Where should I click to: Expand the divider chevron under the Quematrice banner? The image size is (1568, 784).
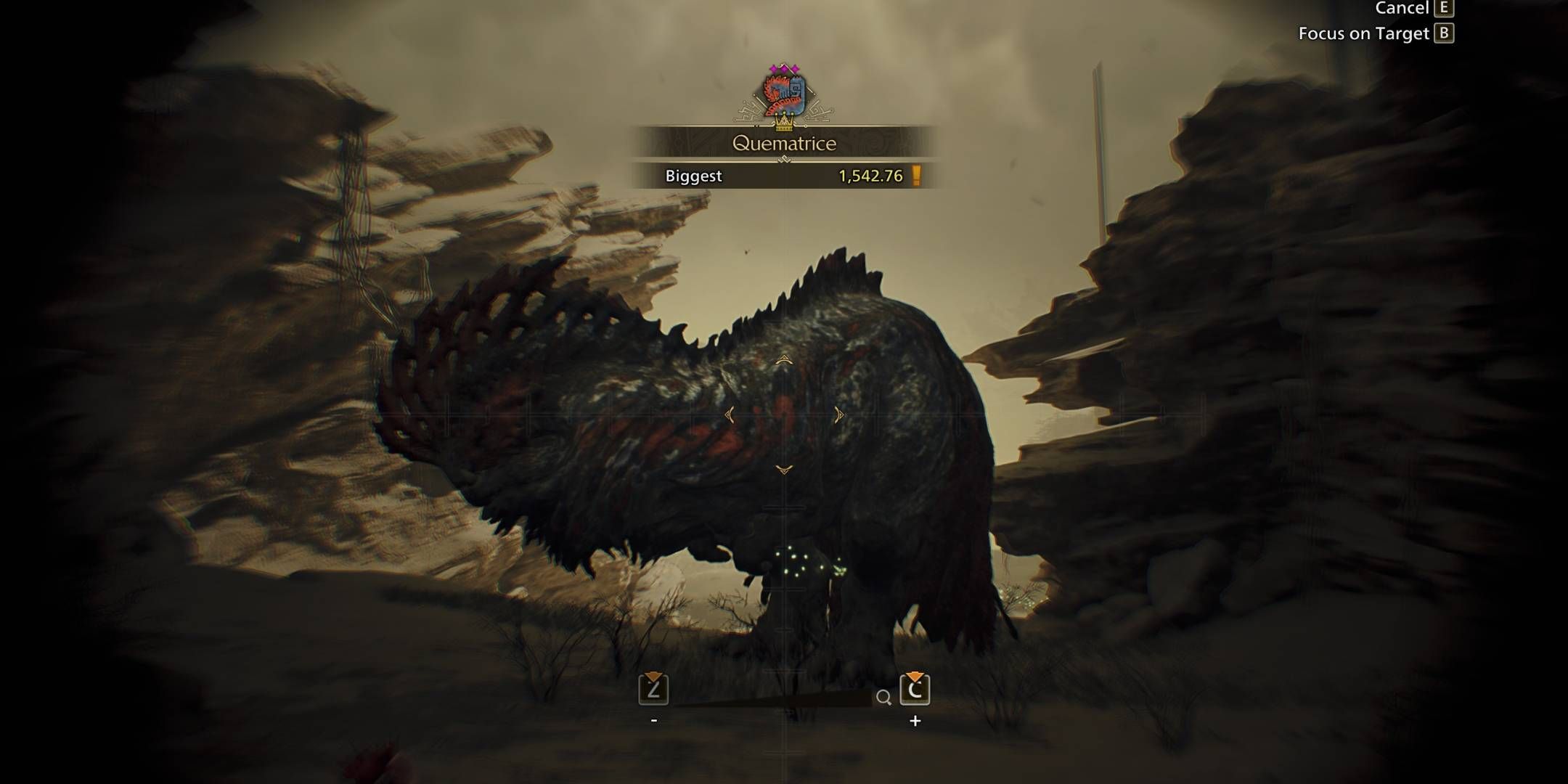coord(784,158)
